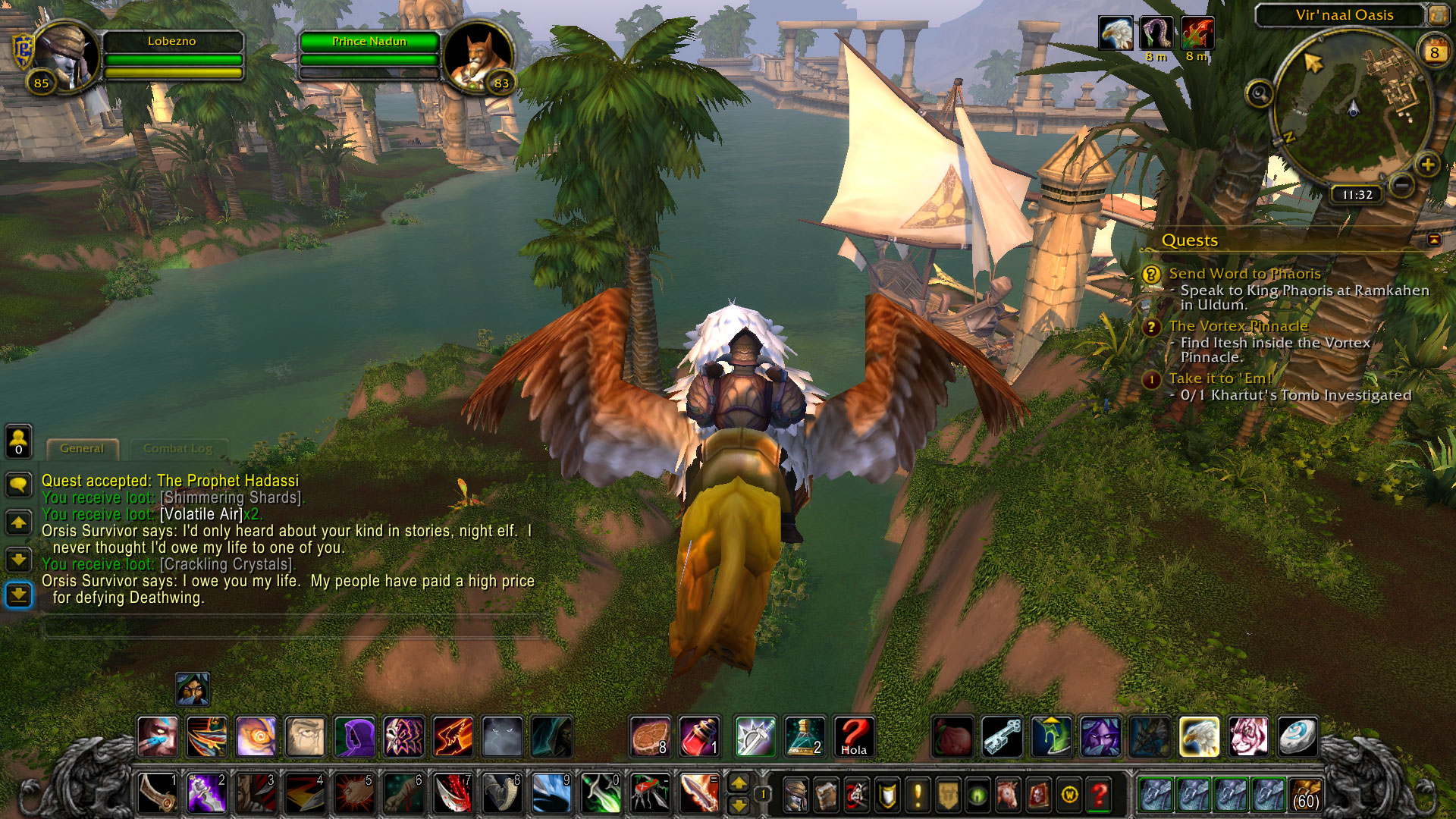Switch to the Combat Log tab
Image resolution: width=1456 pixels, height=819 pixels.
pos(177,448)
